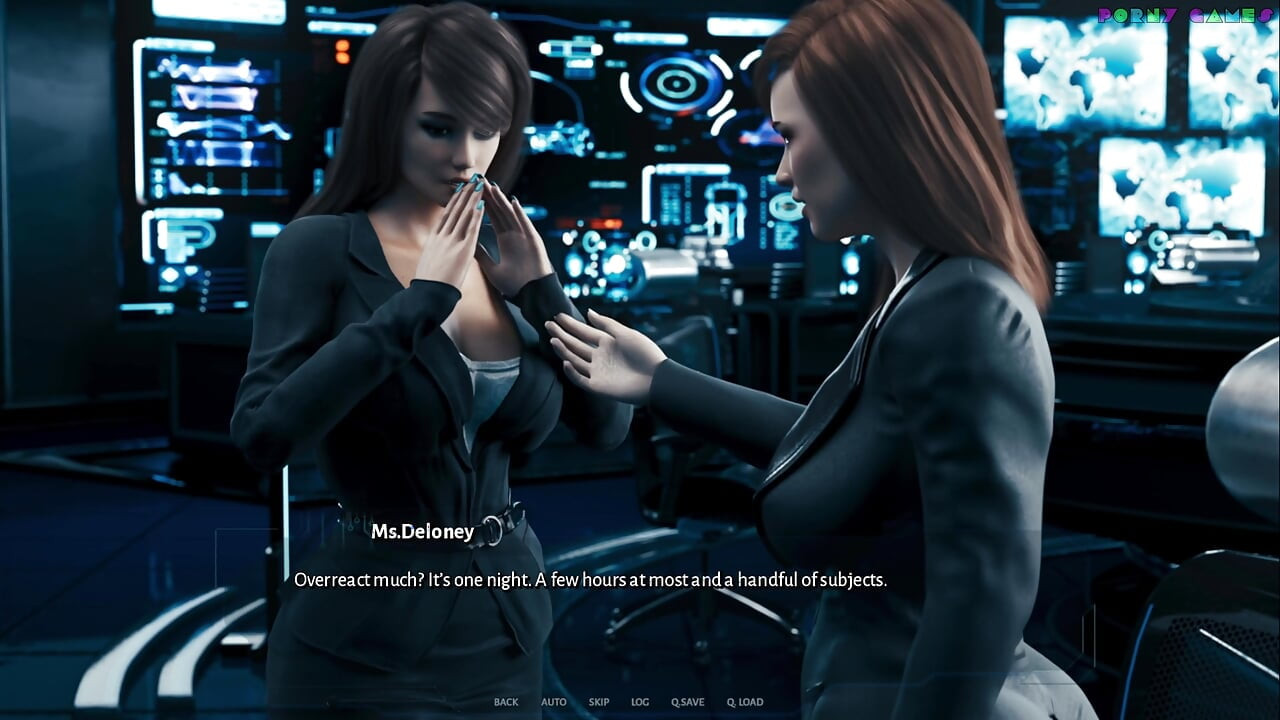Quick load the last save with Q.LOAD
The height and width of the screenshot is (720, 1280).
[744, 702]
